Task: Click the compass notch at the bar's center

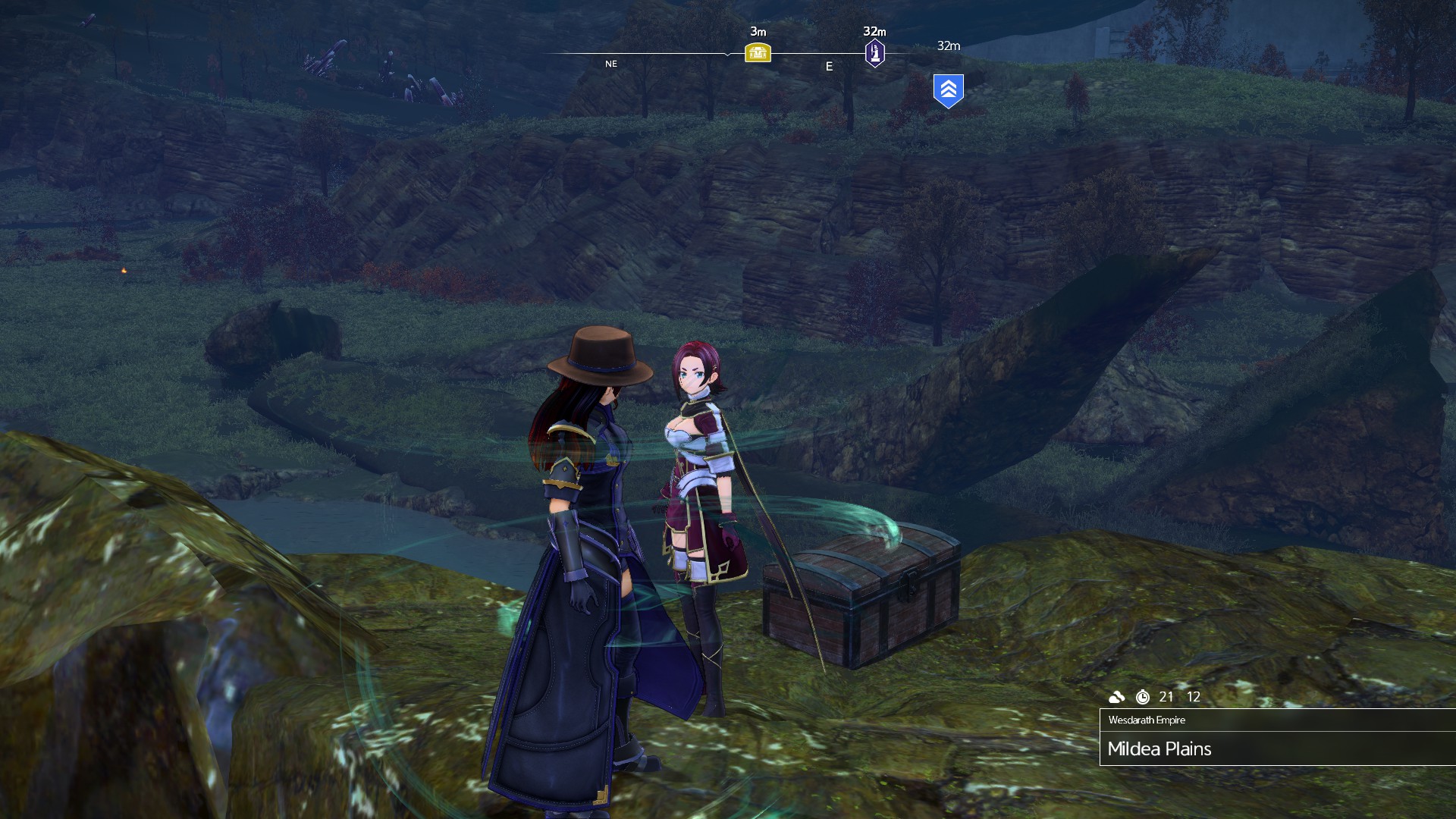Action: tap(726, 53)
